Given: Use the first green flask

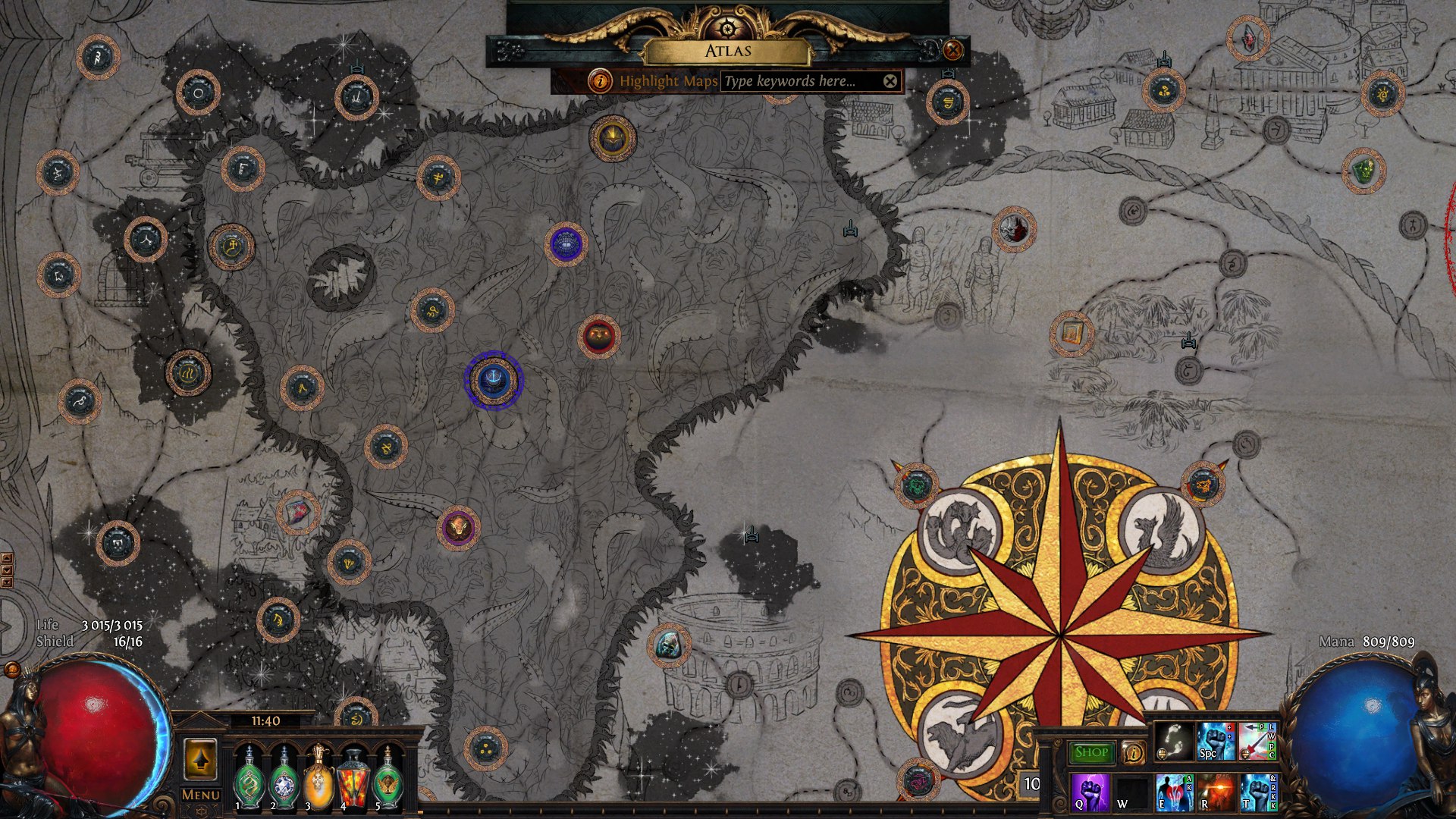Looking at the screenshot, I should pyautogui.click(x=249, y=779).
